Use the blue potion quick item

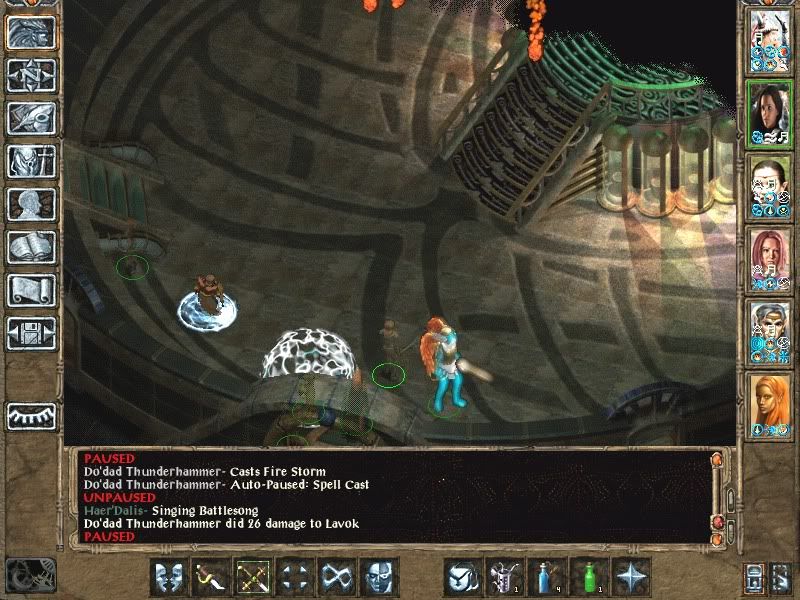pos(545,577)
